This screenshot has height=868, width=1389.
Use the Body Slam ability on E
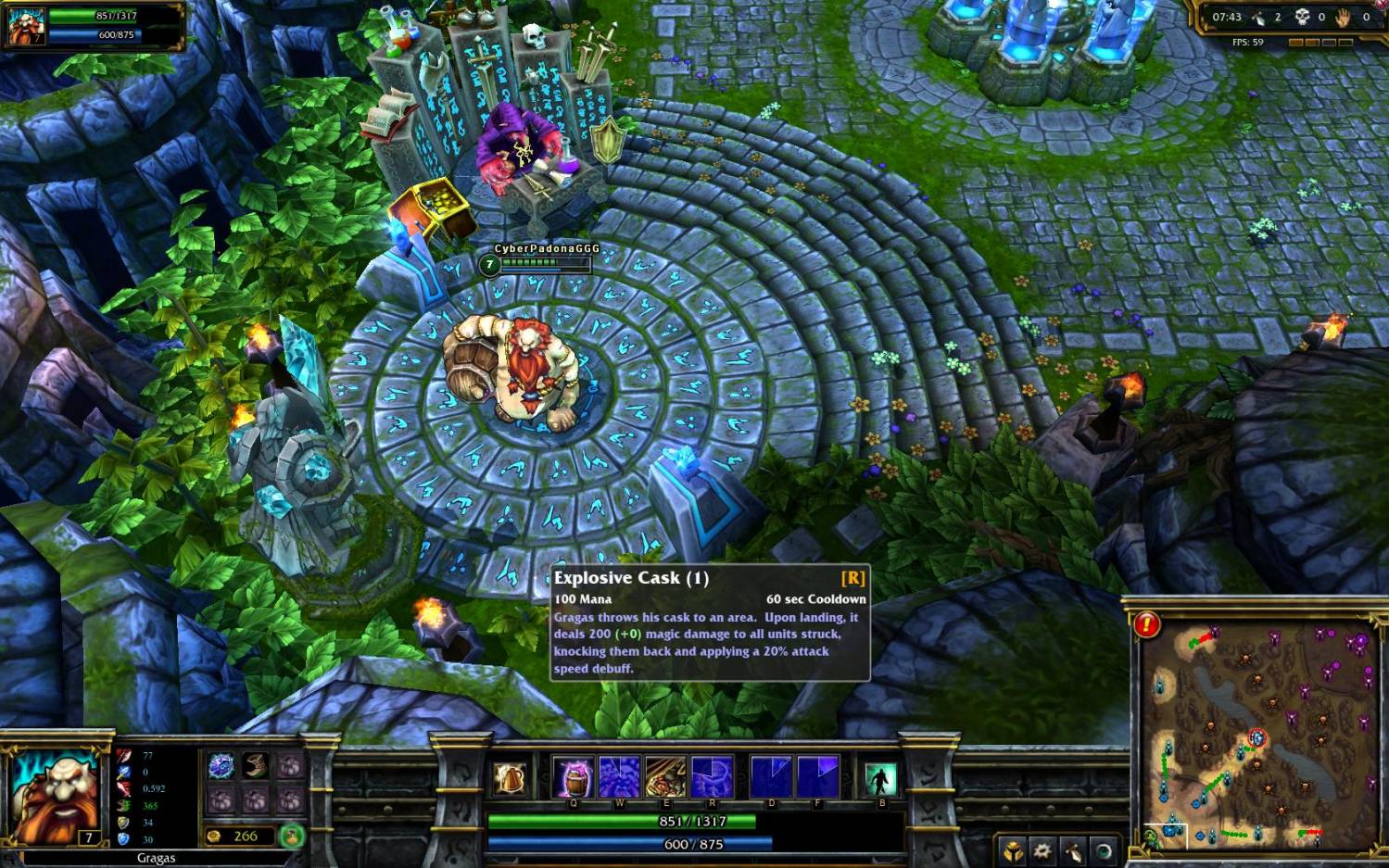(665, 776)
